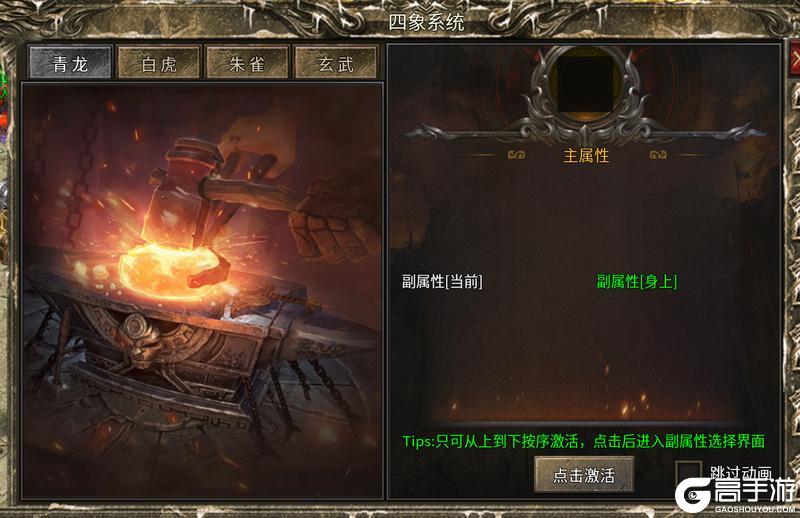Toggle the 跳过动画 checkbox
The height and width of the screenshot is (518, 800).
[688, 474]
